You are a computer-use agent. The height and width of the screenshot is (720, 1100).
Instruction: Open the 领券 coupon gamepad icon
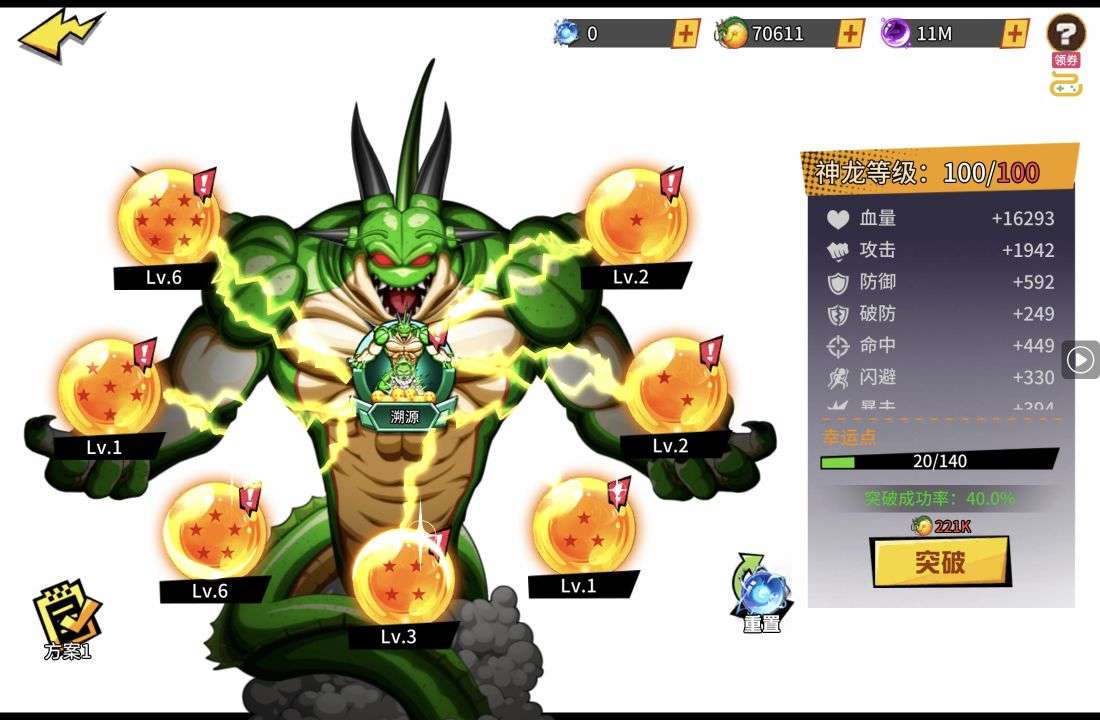click(1066, 78)
